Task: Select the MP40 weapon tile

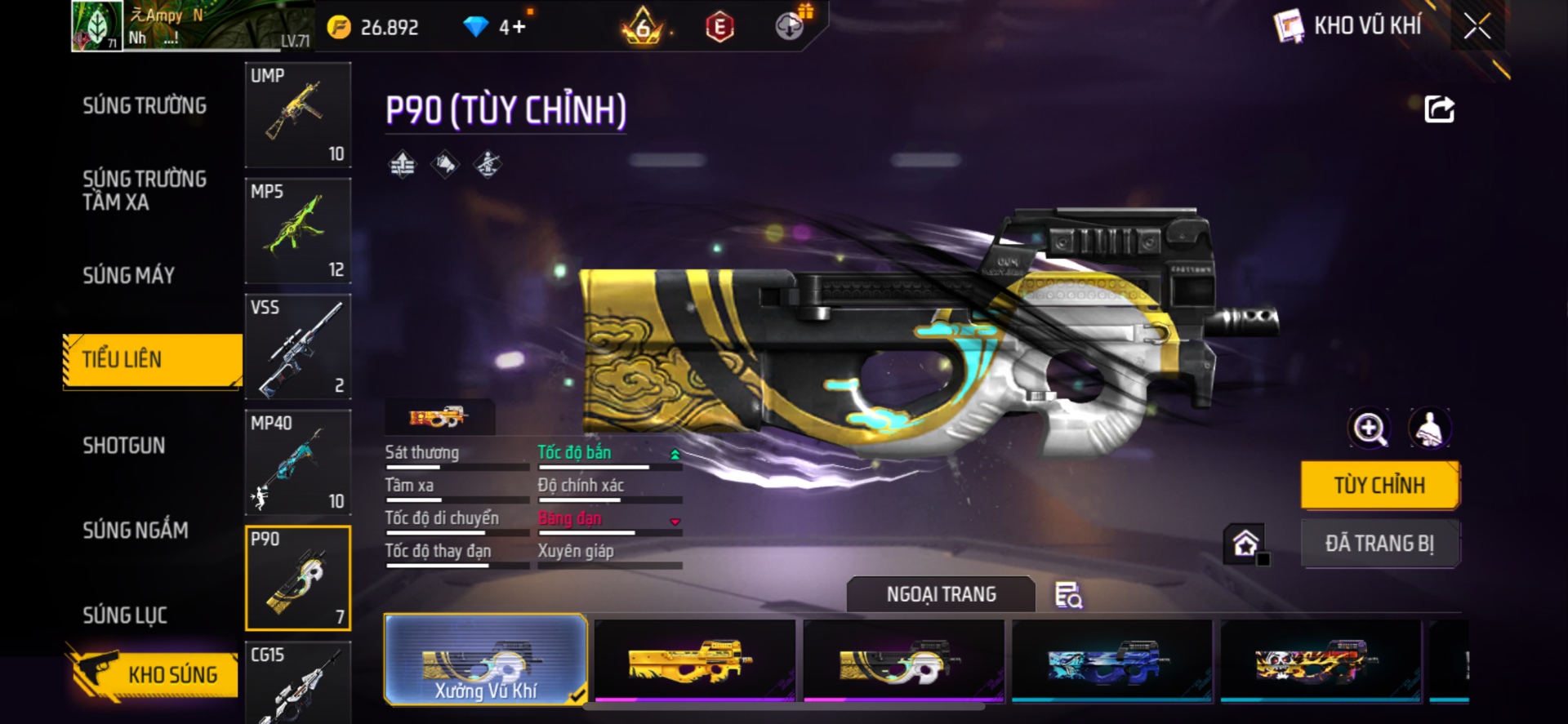Action: pyautogui.click(x=298, y=463)
